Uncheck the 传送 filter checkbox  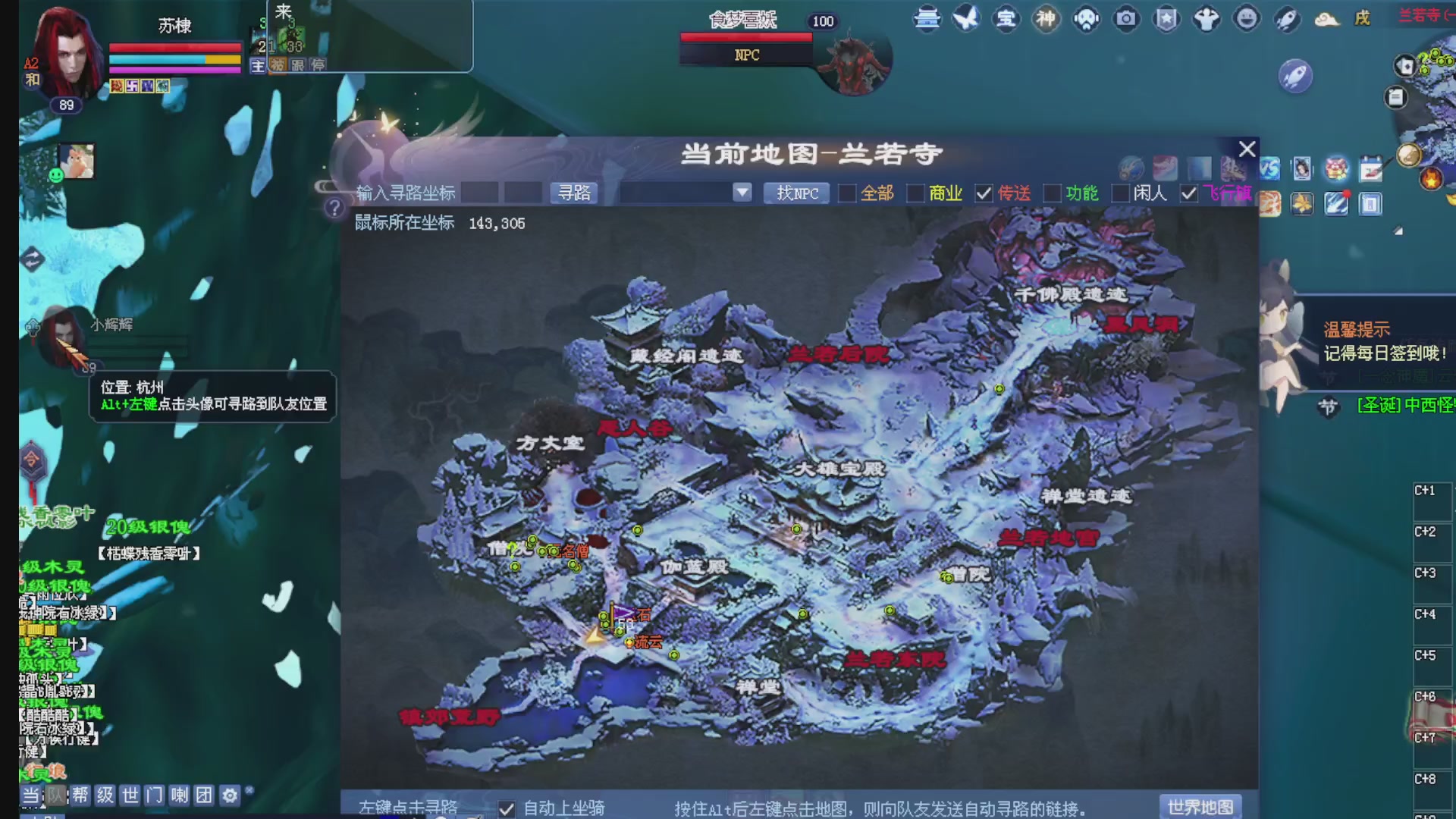tap(986, 193)
